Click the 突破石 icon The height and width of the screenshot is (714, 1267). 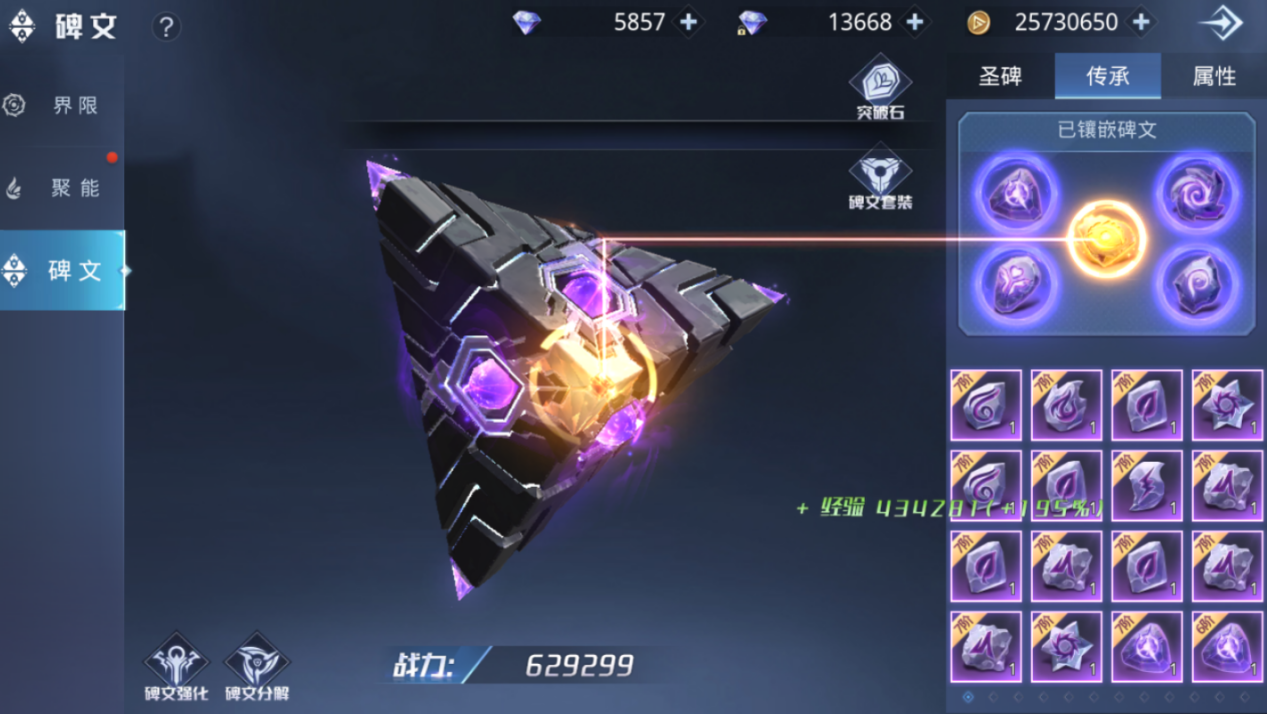point(880,88)
